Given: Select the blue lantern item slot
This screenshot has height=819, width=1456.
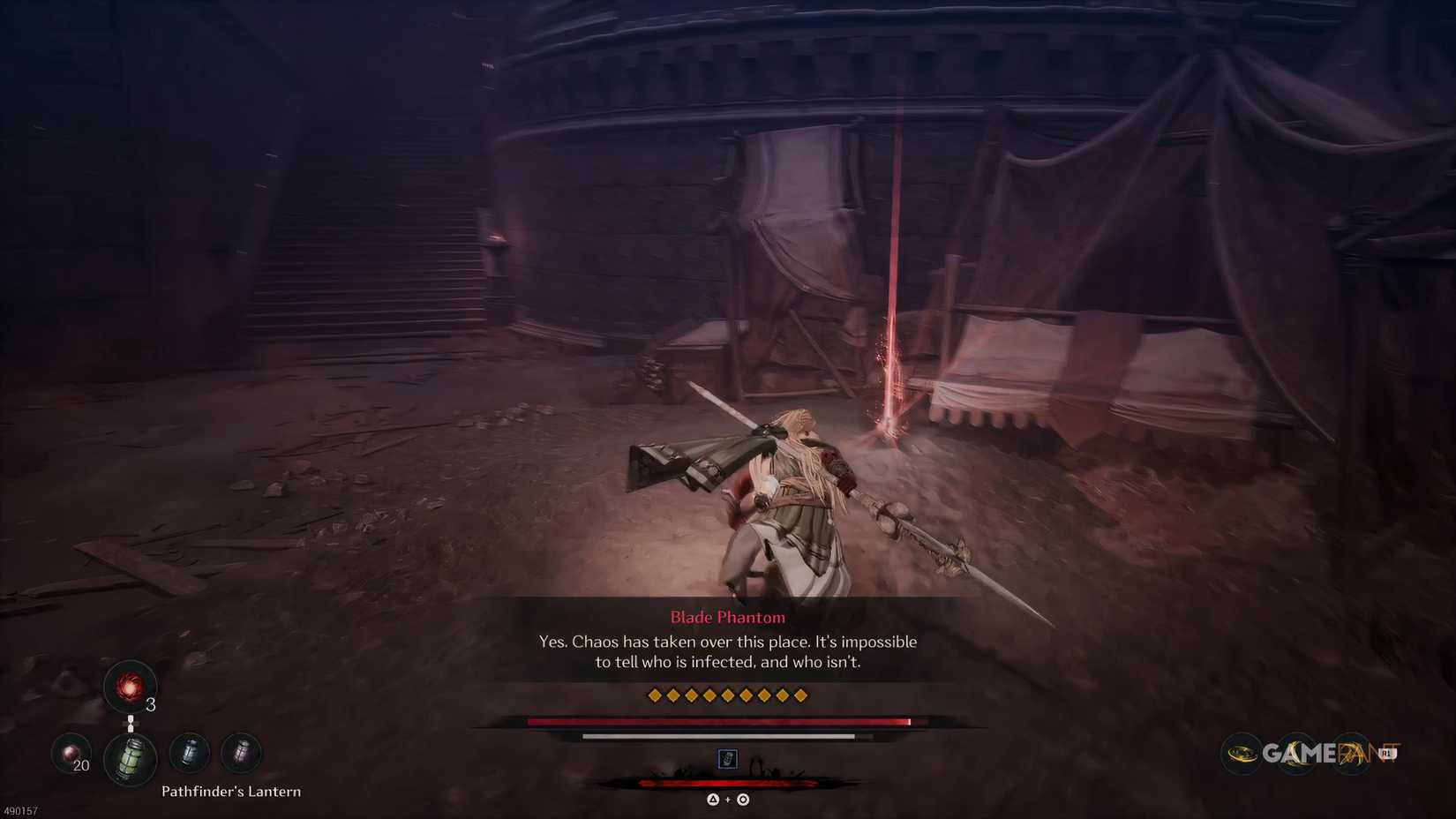Looking at the screenshot, I should pos(188,752).
